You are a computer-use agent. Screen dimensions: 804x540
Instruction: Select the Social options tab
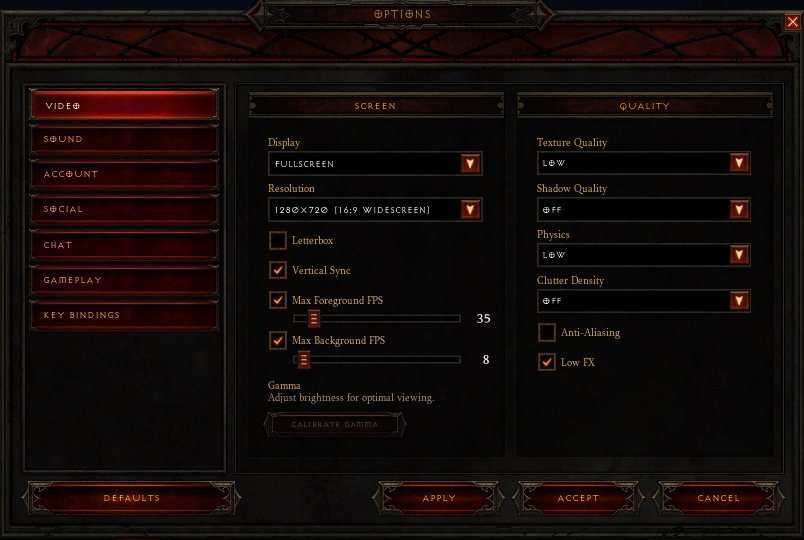tap(123, 209)
